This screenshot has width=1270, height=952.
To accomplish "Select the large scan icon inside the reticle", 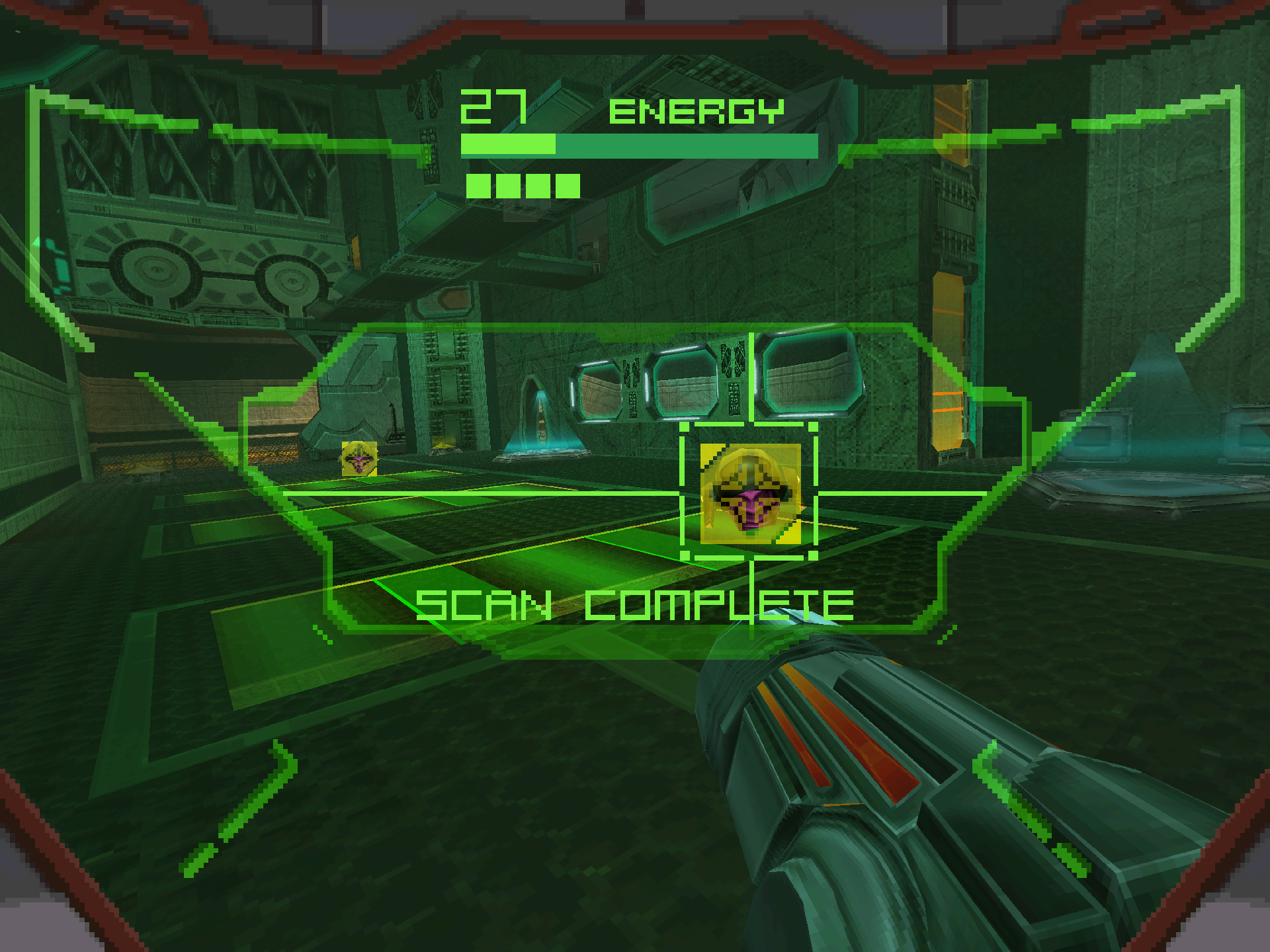I will click(750, 493).
